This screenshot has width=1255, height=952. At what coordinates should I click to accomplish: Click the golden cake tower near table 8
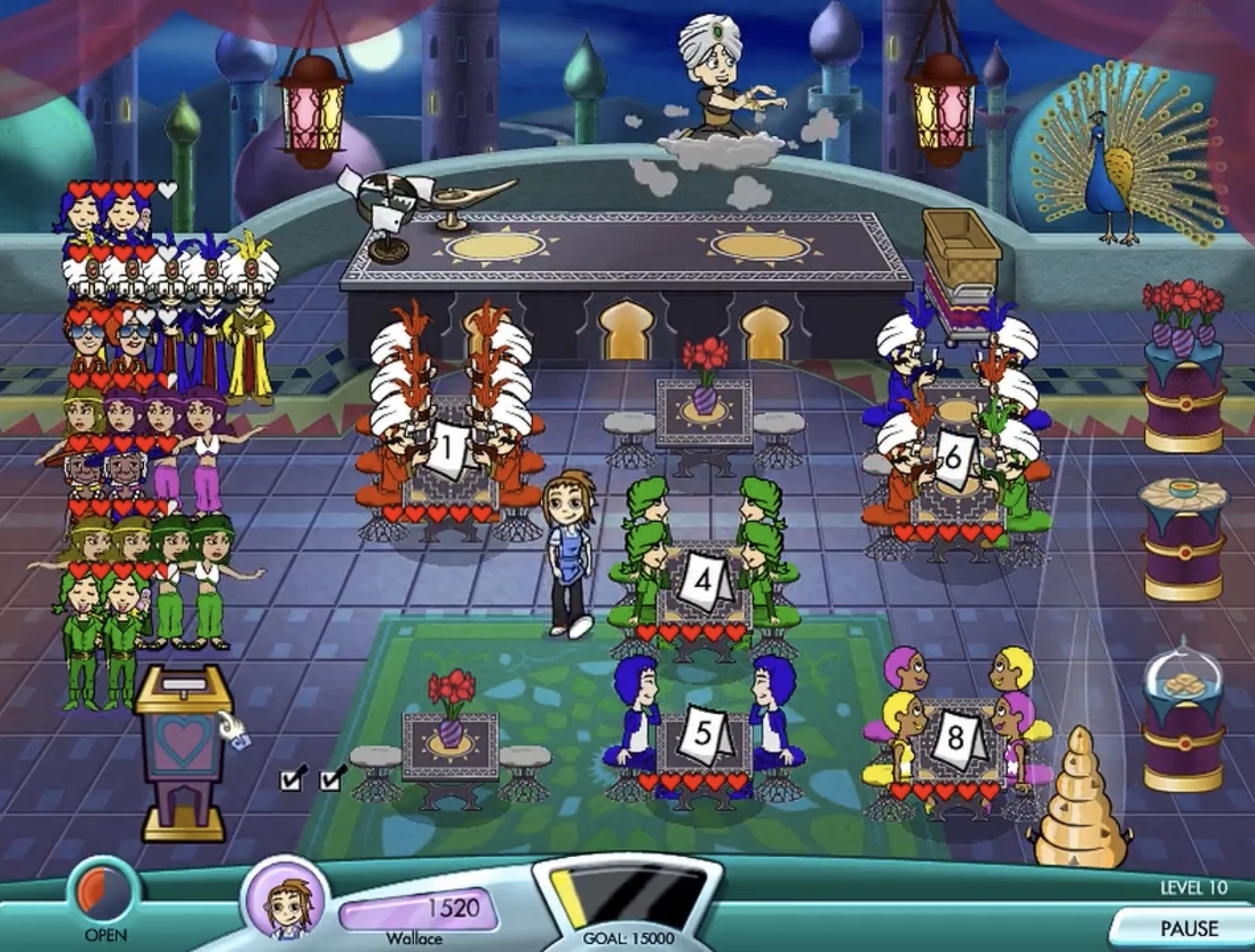pos(1079,801)
